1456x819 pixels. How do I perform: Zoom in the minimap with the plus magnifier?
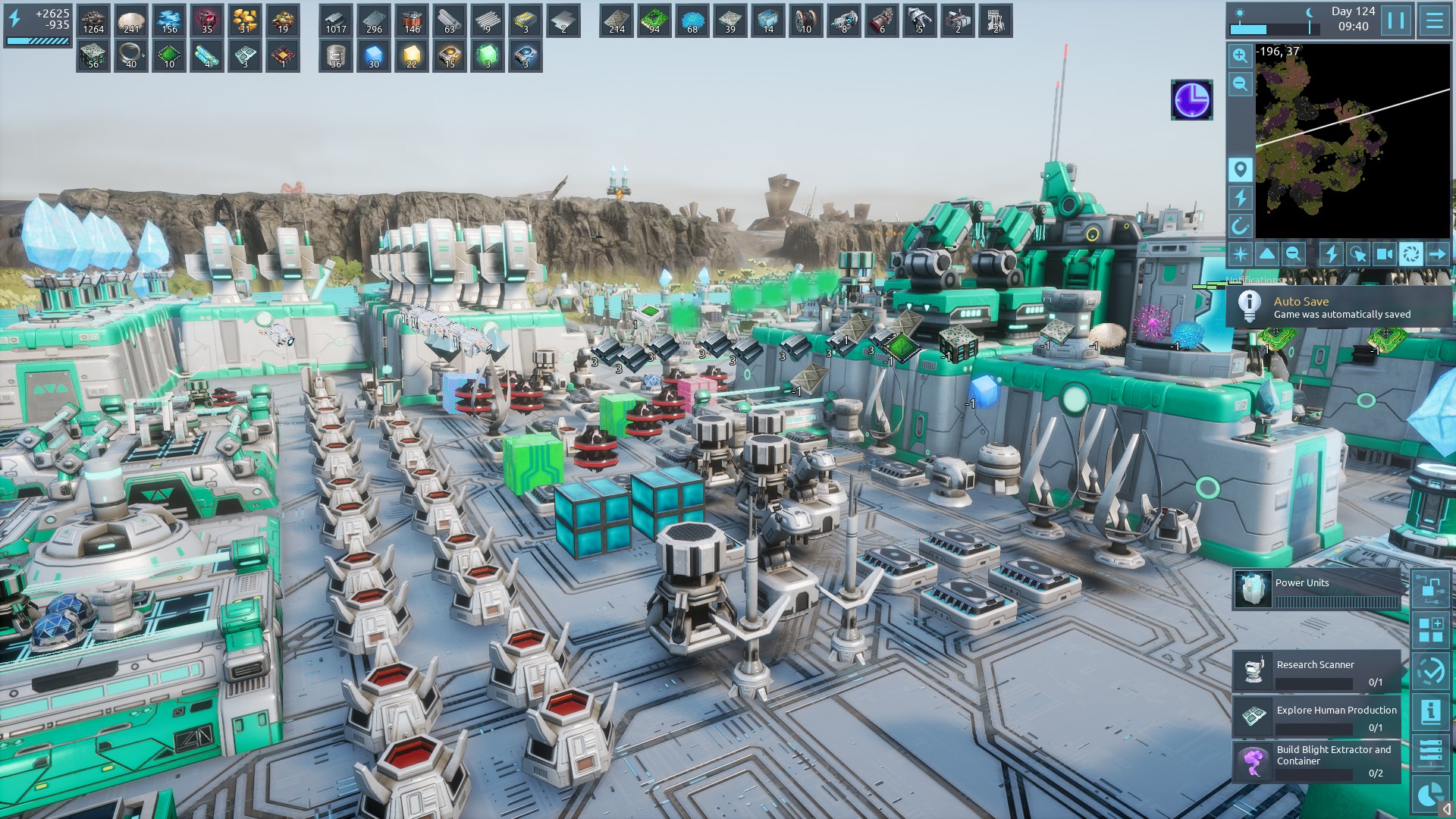pyautogui.click(x=1240, y=55)
